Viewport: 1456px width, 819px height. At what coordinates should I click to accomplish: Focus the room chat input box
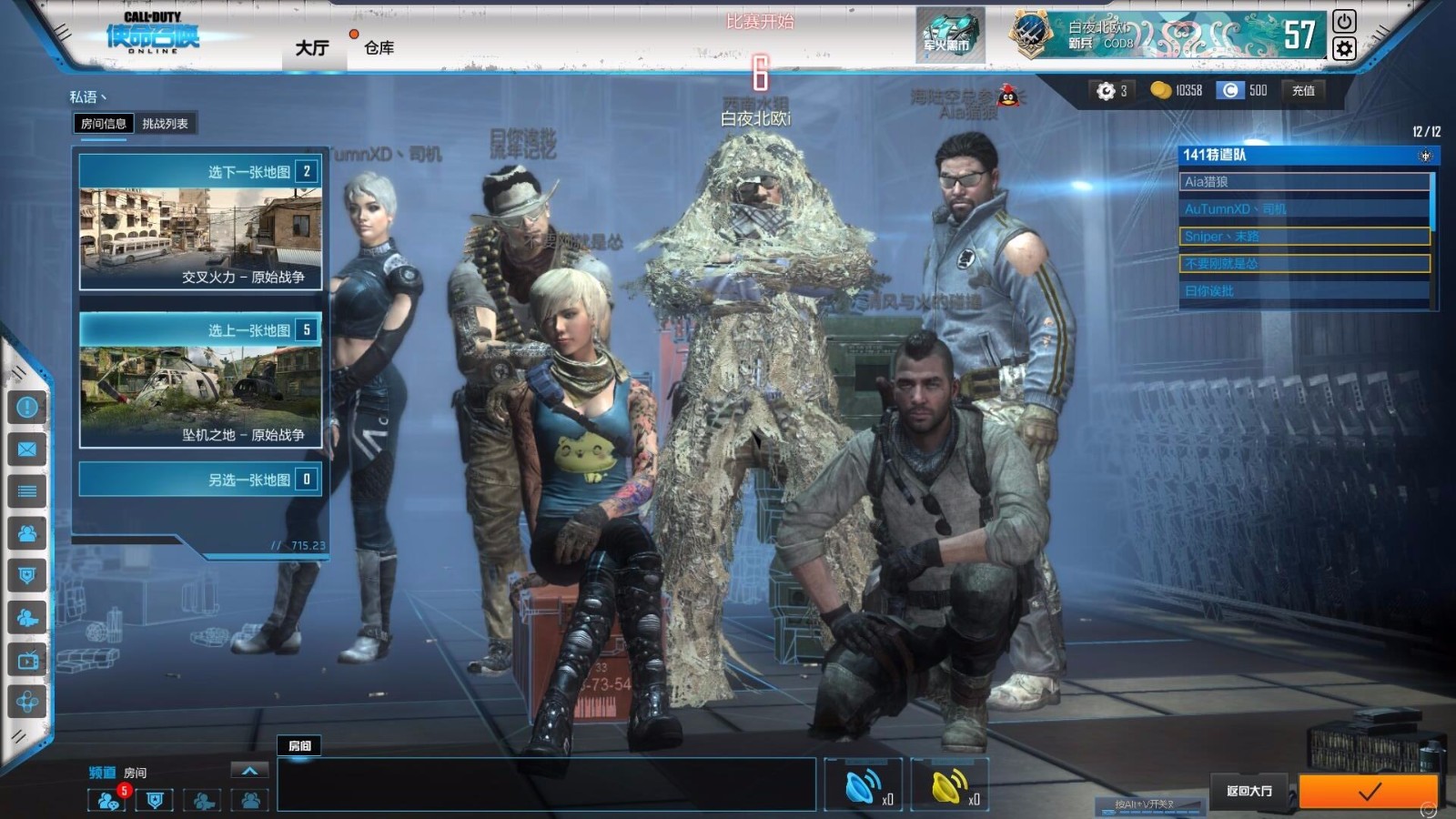tap(546, 784)
